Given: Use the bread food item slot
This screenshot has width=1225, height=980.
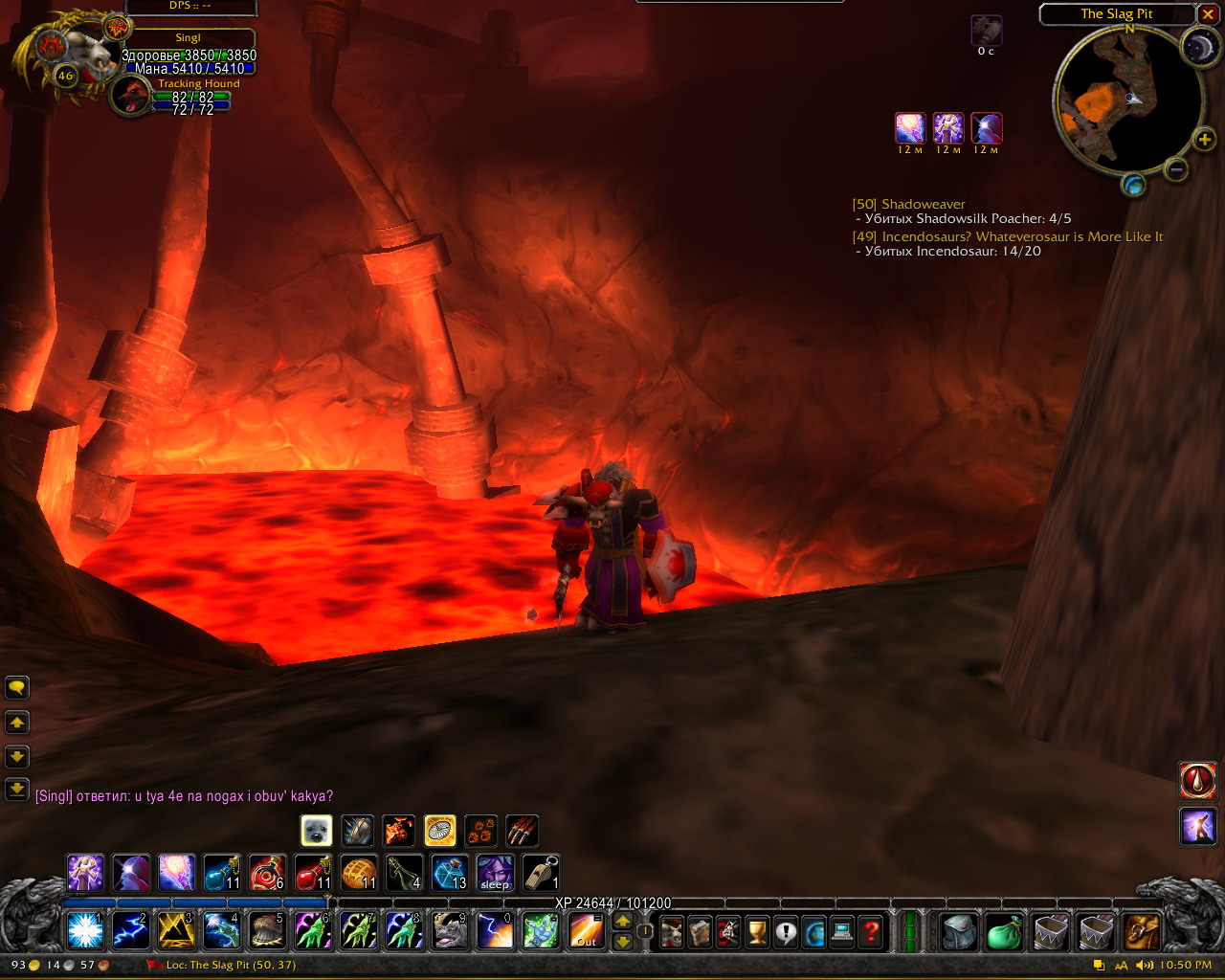Looking at the screenshot, I should tap(359, 873).
